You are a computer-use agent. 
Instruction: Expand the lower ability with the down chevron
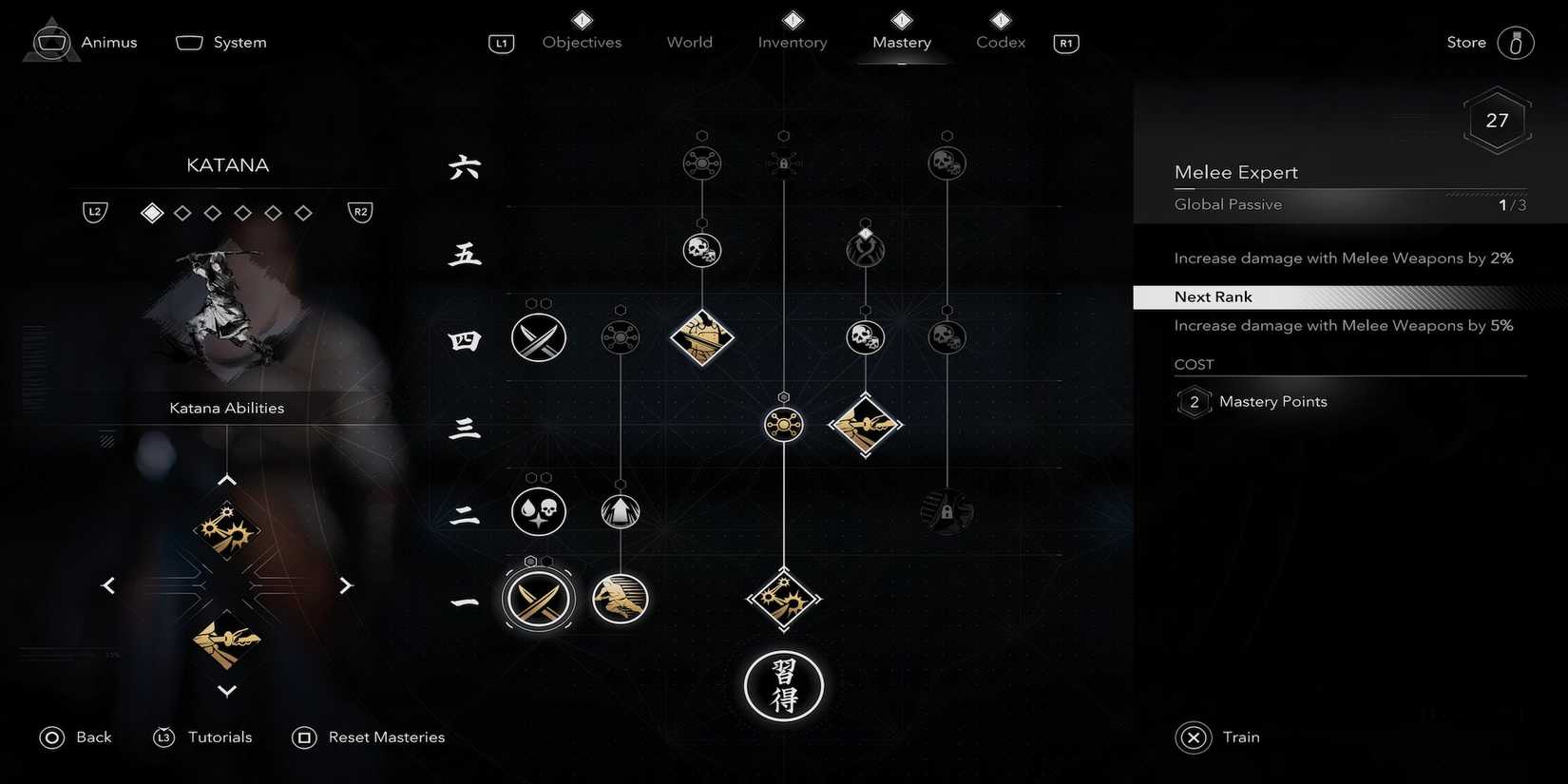coord(227,691)
